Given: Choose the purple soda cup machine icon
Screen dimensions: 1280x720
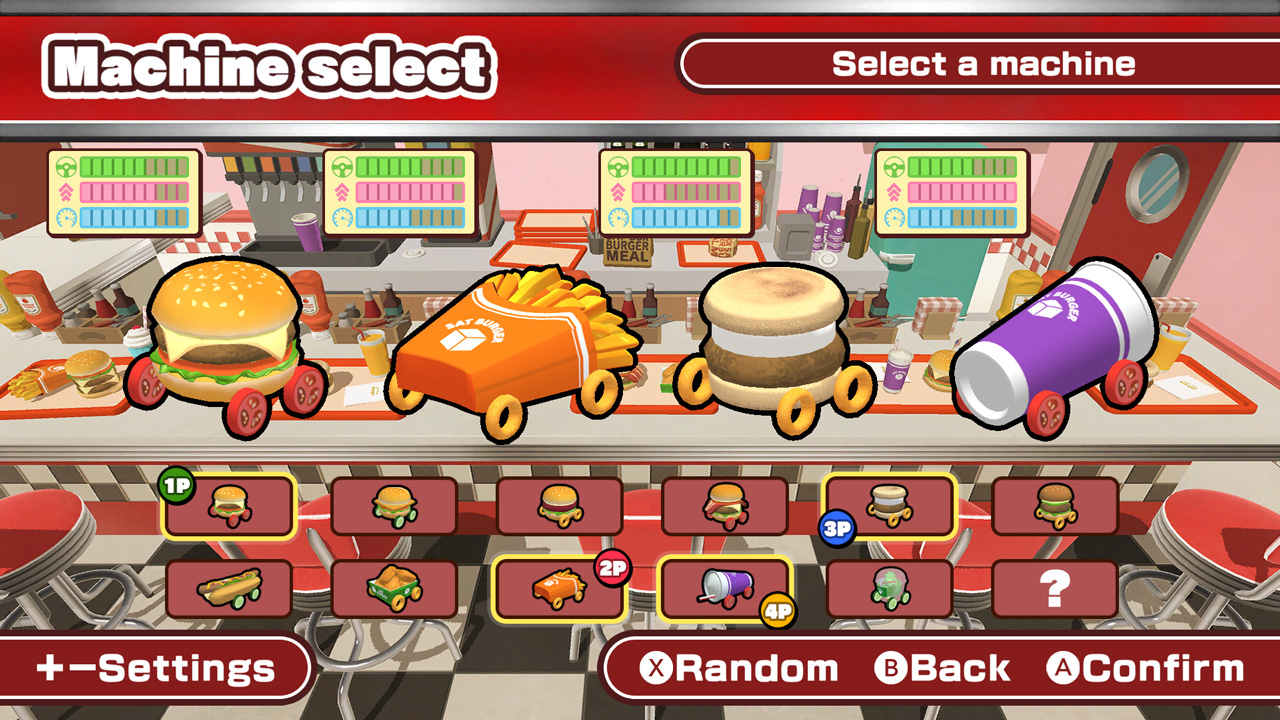Looking at the screenshot, I should tap(726, 587).
